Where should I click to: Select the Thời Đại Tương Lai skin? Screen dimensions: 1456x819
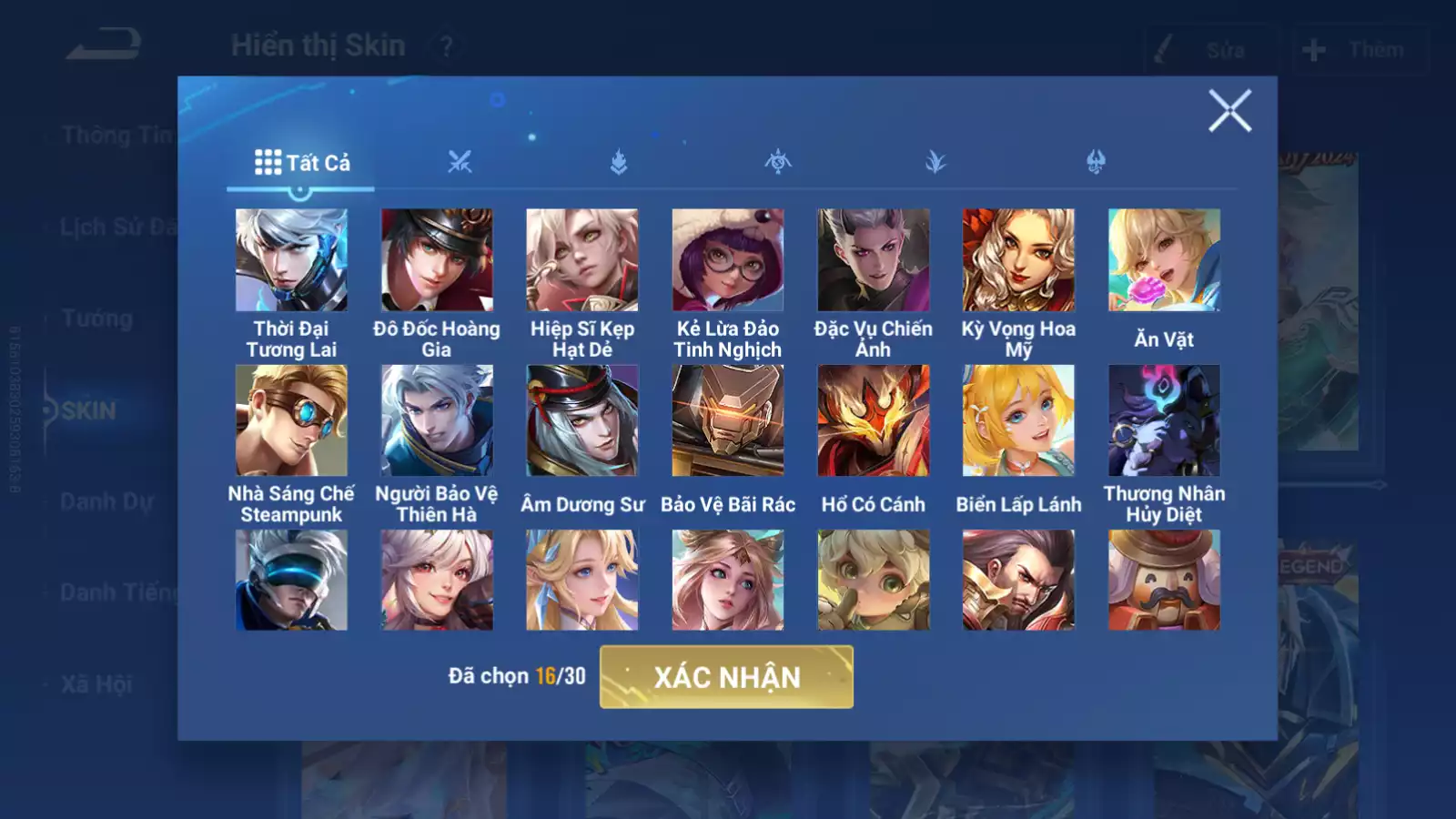click(291, 260)
